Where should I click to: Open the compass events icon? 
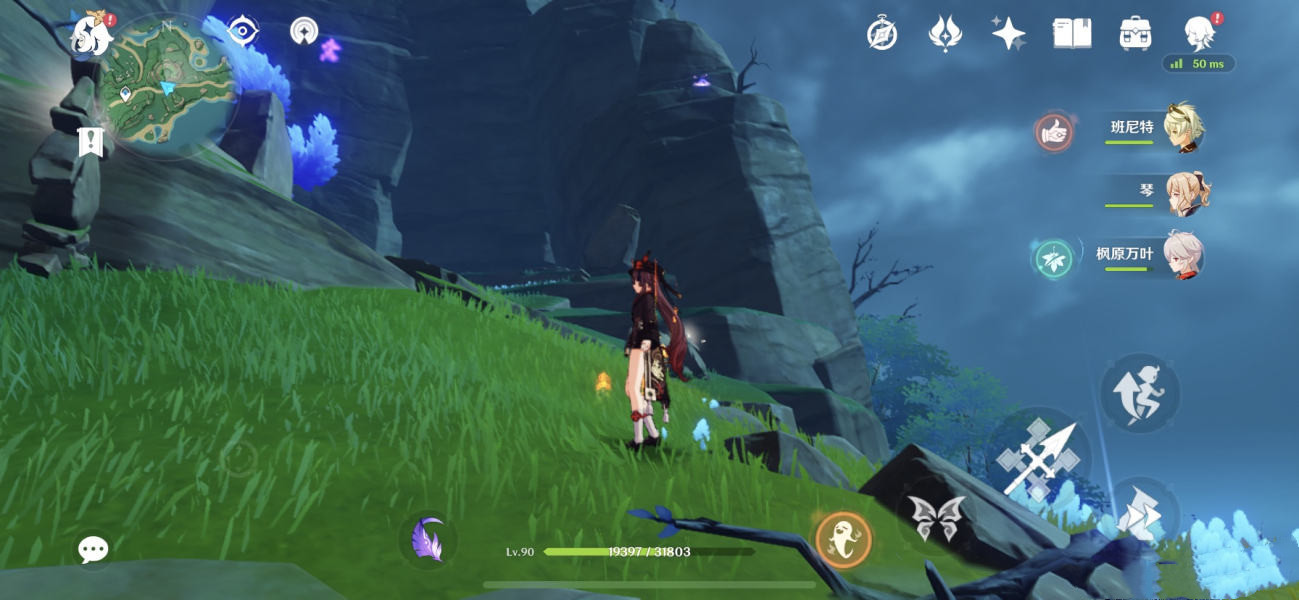[881, 34]
